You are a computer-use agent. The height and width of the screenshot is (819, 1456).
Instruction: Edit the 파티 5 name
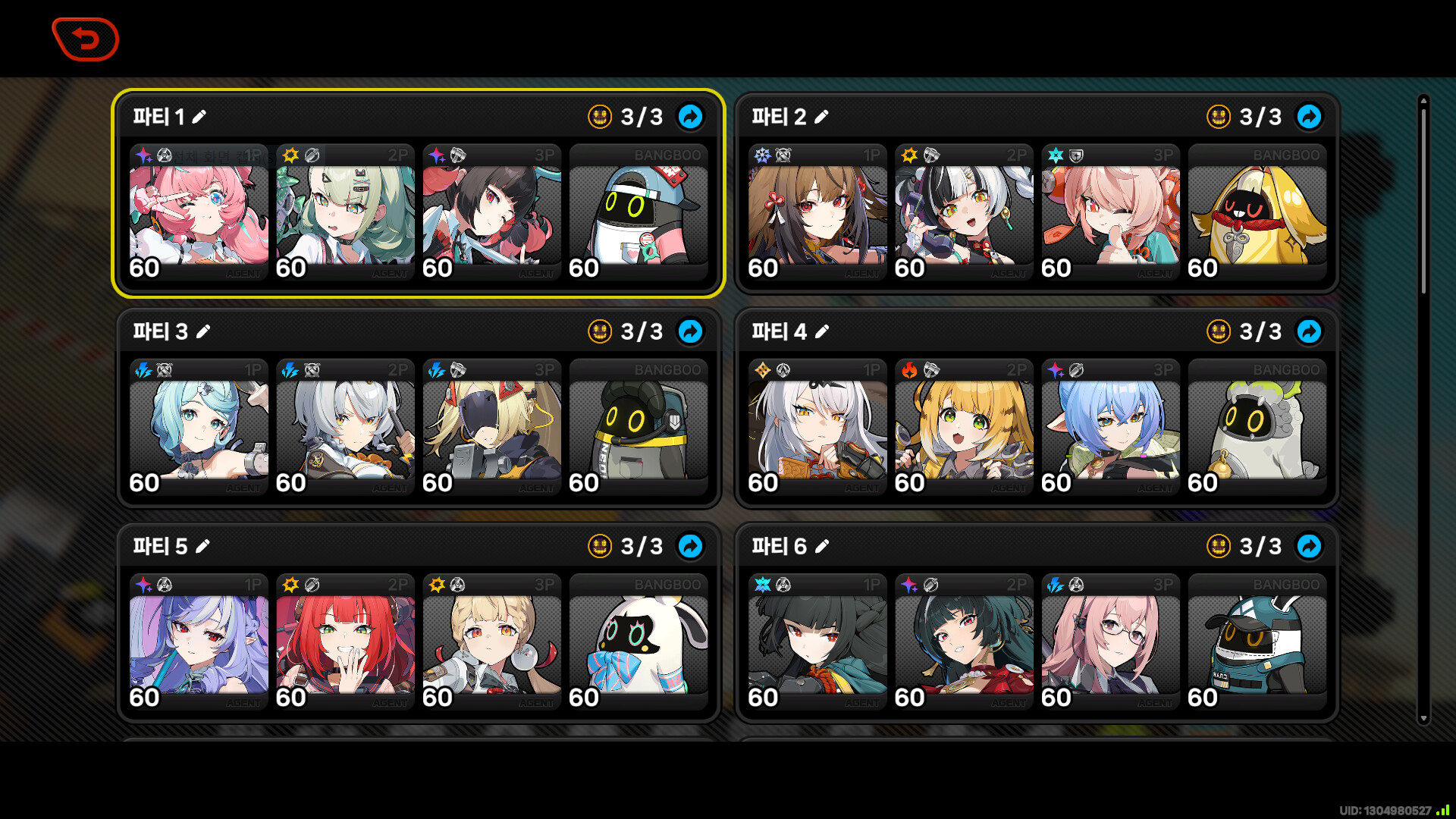[x=202, y=546]
